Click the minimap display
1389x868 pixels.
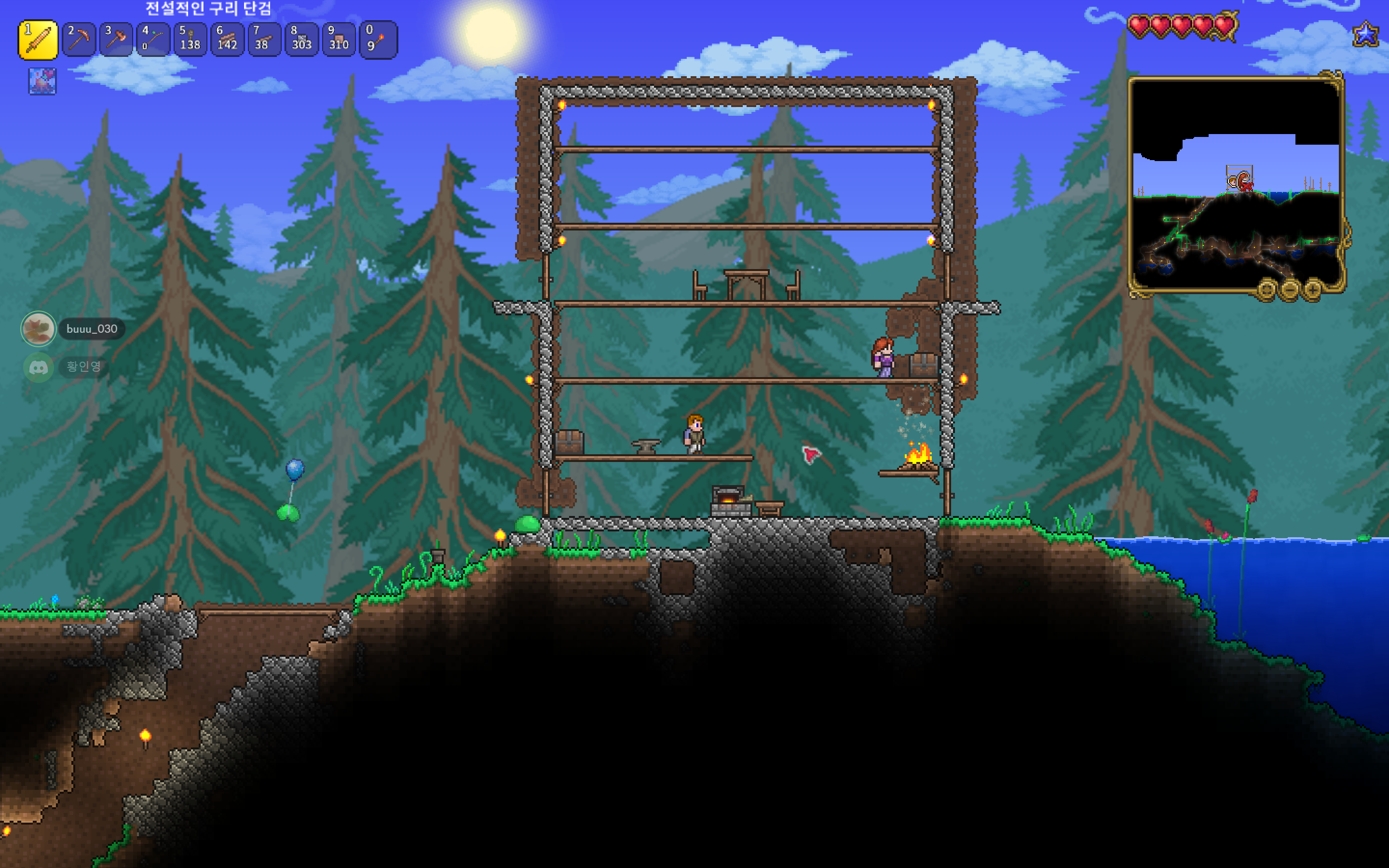pos(1235,184)
